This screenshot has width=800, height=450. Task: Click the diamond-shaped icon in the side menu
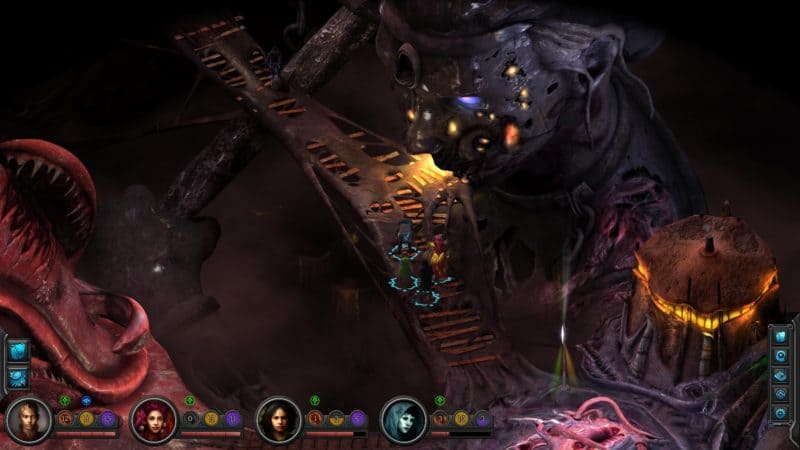780,376
